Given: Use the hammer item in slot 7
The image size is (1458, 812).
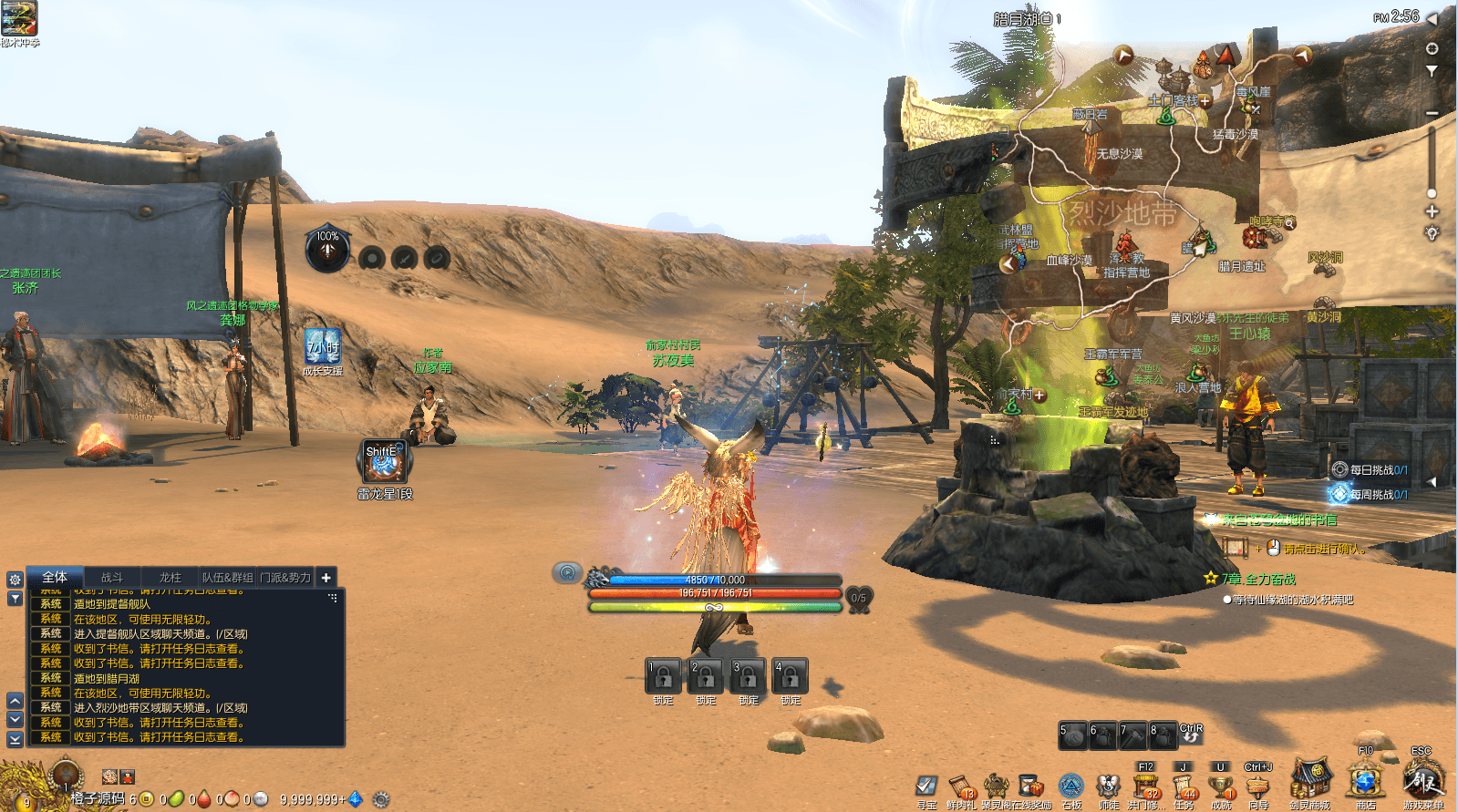Looking at the screenshot, I should tap(1132, 735).
